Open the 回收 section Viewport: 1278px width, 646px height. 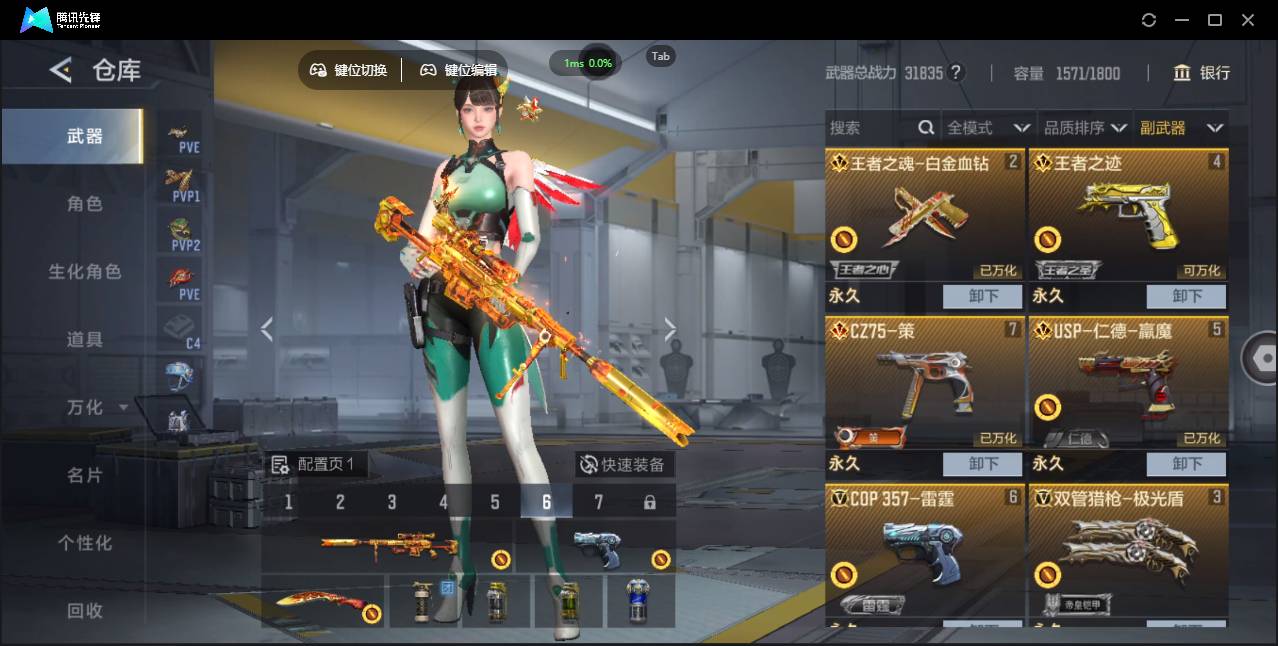pos(85,611)
